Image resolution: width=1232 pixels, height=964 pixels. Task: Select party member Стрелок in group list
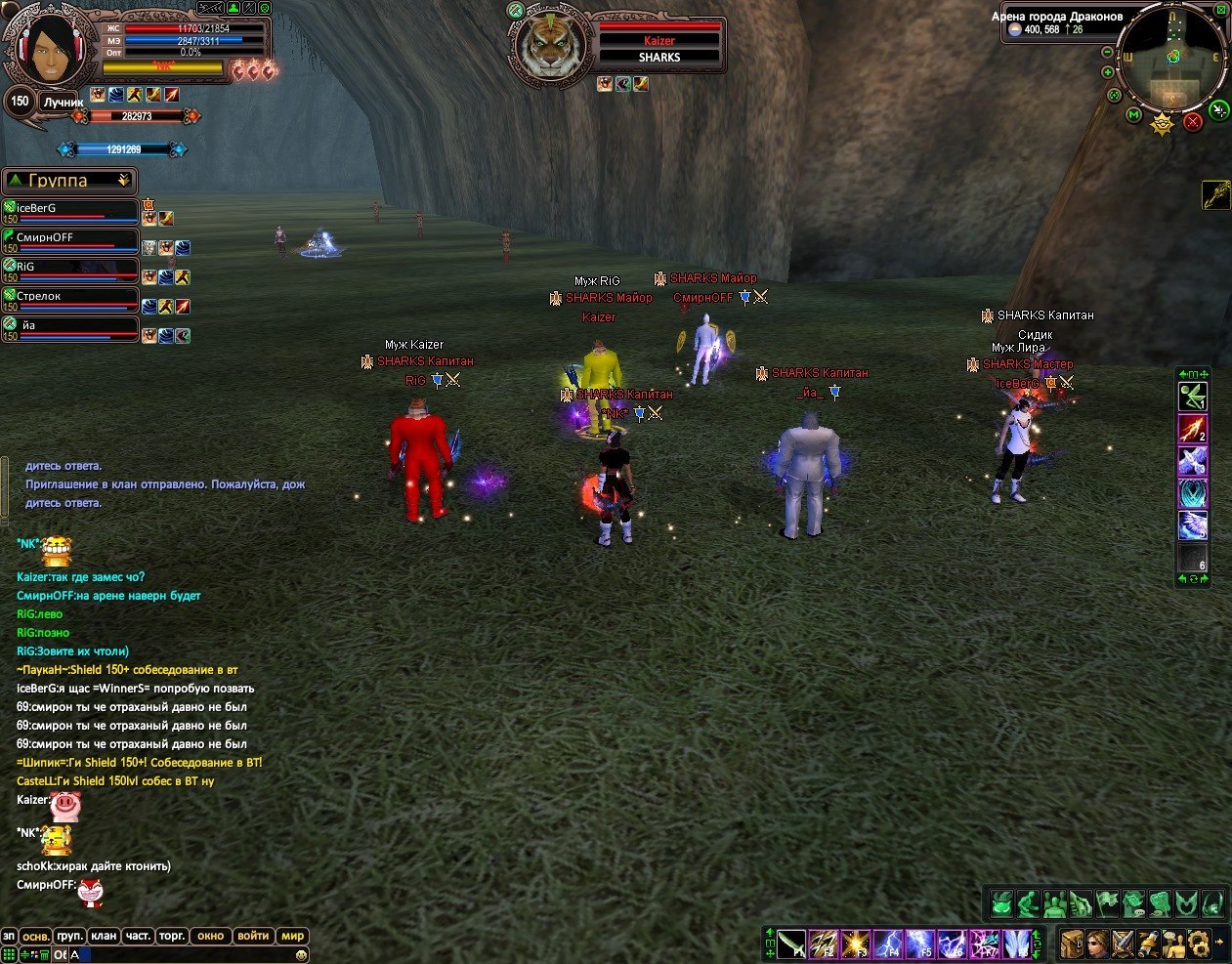click(x=70, y=298)
